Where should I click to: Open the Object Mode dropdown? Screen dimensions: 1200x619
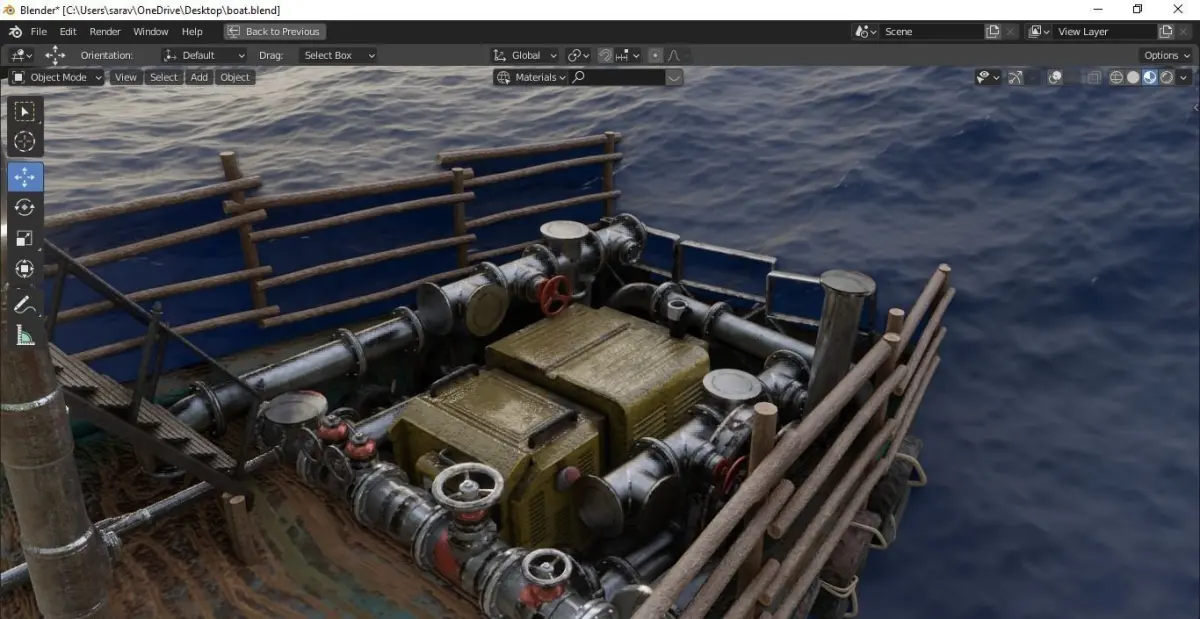[x=57, y=77]
